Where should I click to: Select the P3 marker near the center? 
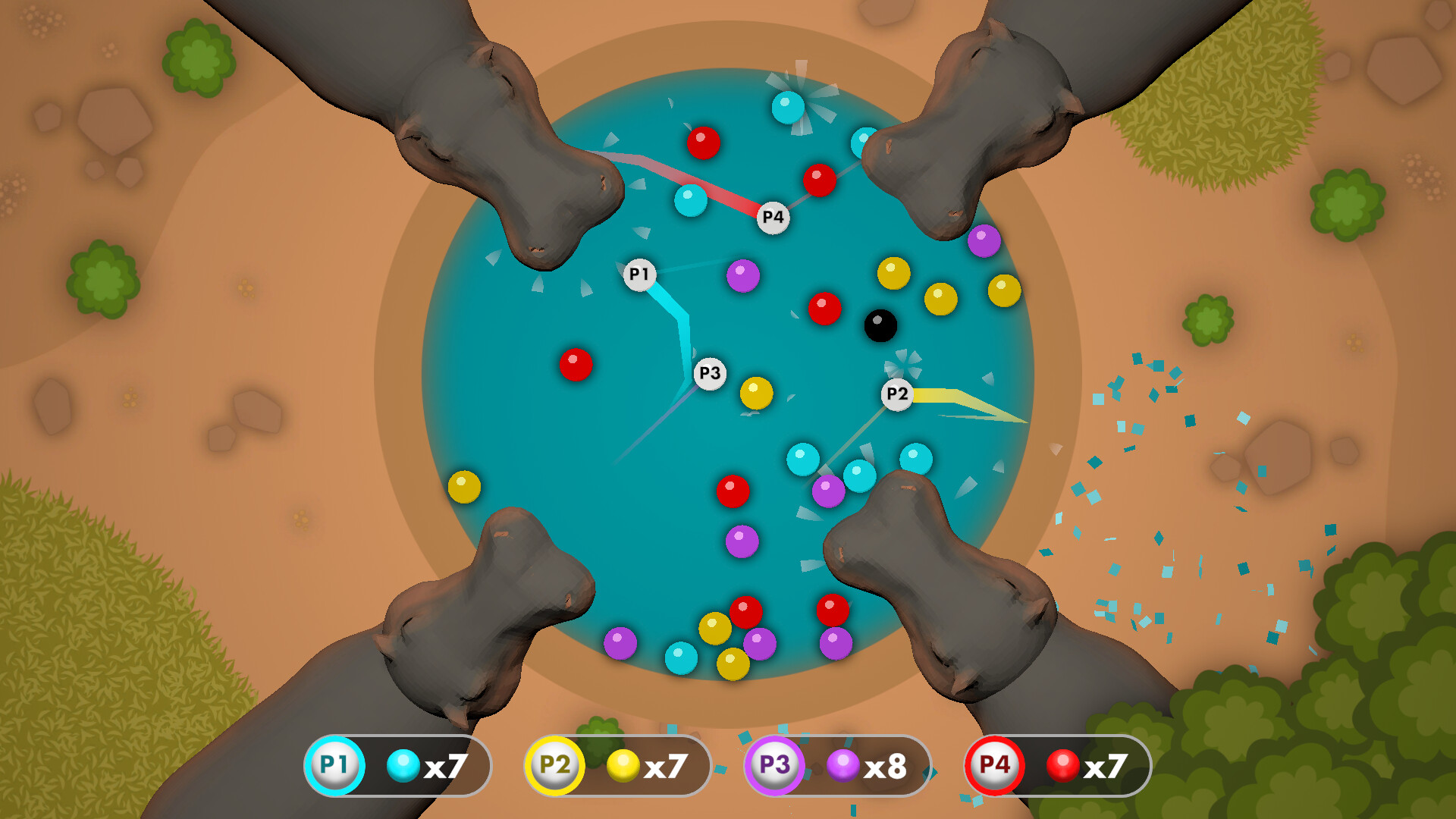(x=709, y=372)
